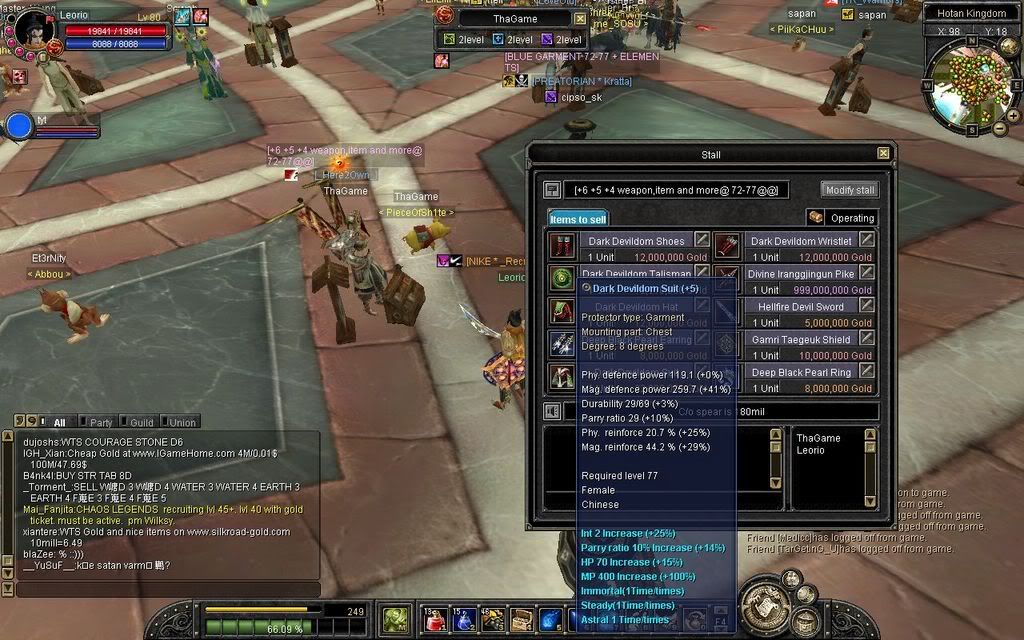Edit the stall title text field
Image resolution: width=1024 pixels, height=640 pixels.
click(677, 190)
